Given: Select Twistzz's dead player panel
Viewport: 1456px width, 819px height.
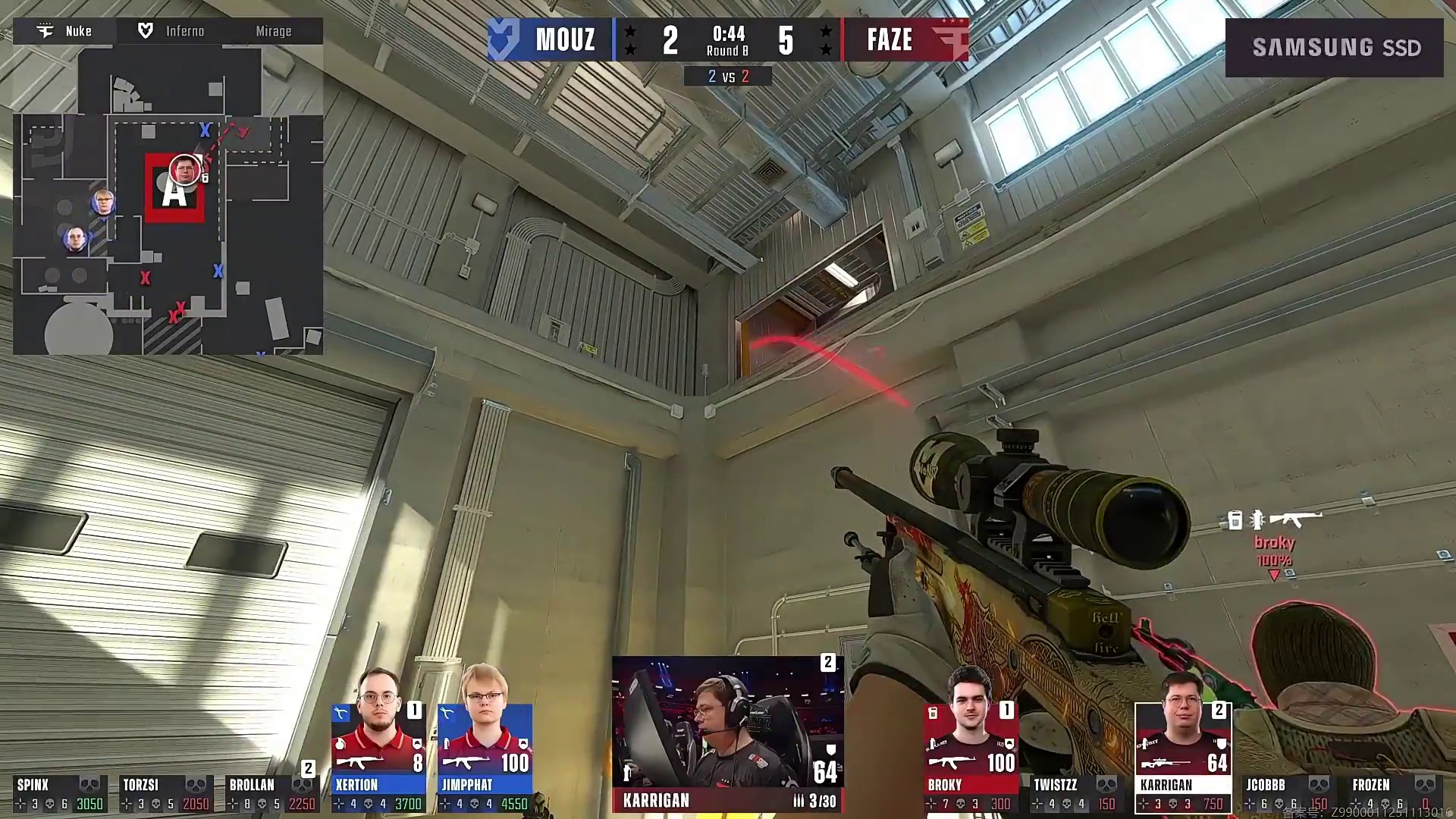Looking at the screenshot, I should pyautogui.click(x=1075, y=793).
